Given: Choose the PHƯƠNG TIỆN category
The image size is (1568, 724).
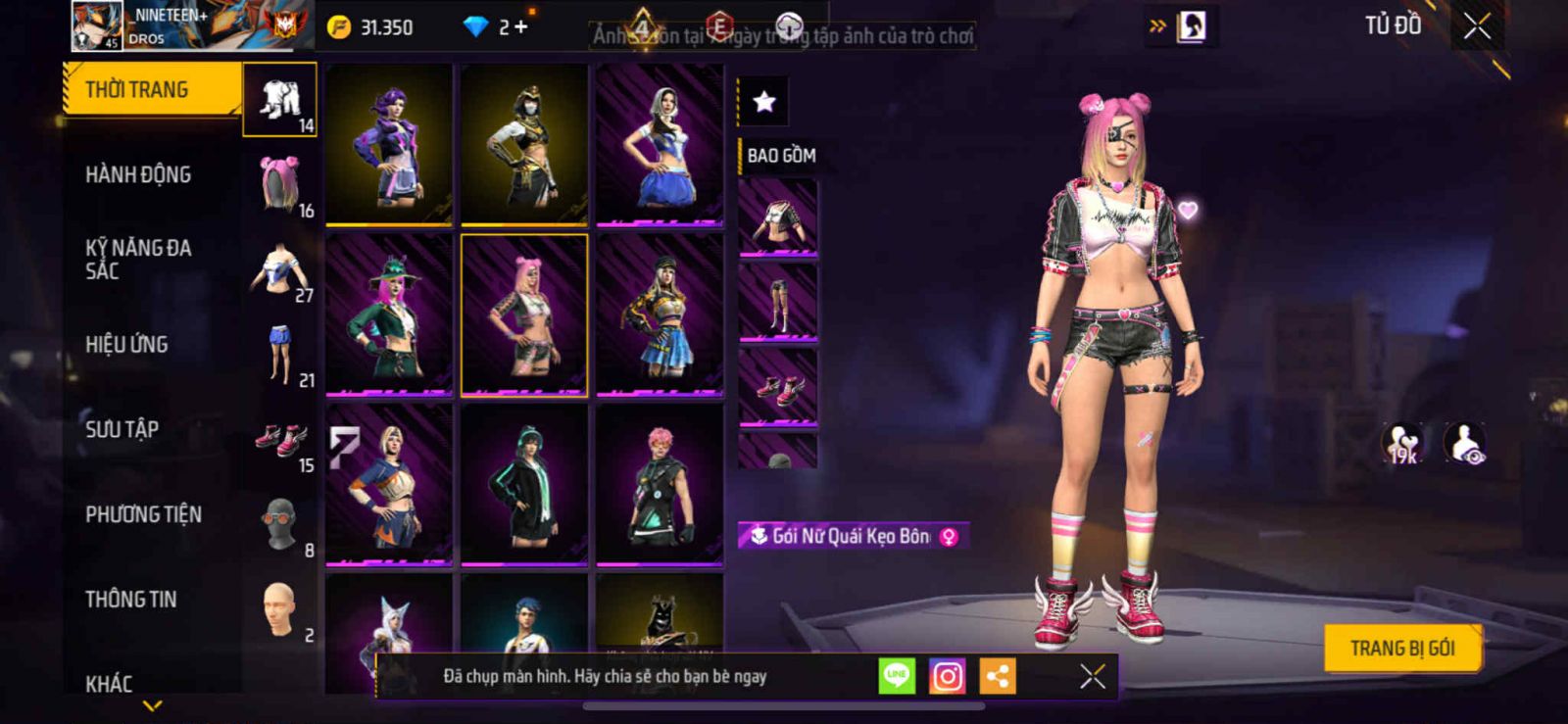Looking at the screenshot, I should (x=143, y=514).
